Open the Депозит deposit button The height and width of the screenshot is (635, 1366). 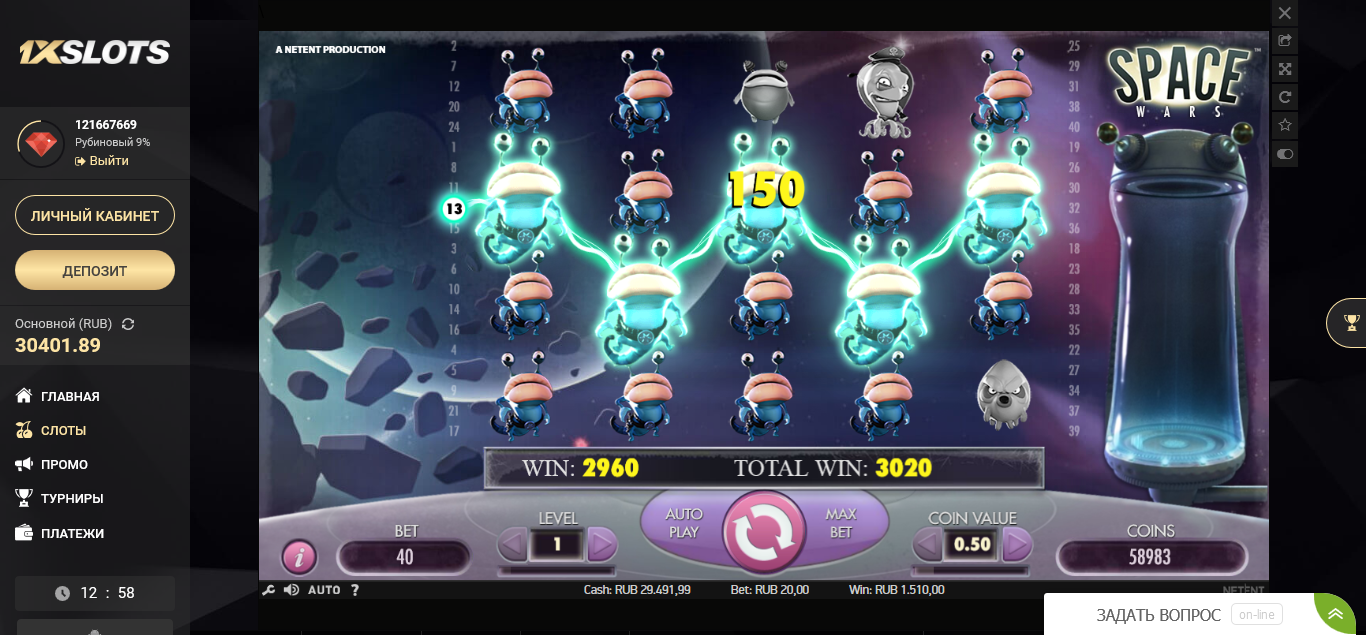pyautogui.click(x=95, y=270)
